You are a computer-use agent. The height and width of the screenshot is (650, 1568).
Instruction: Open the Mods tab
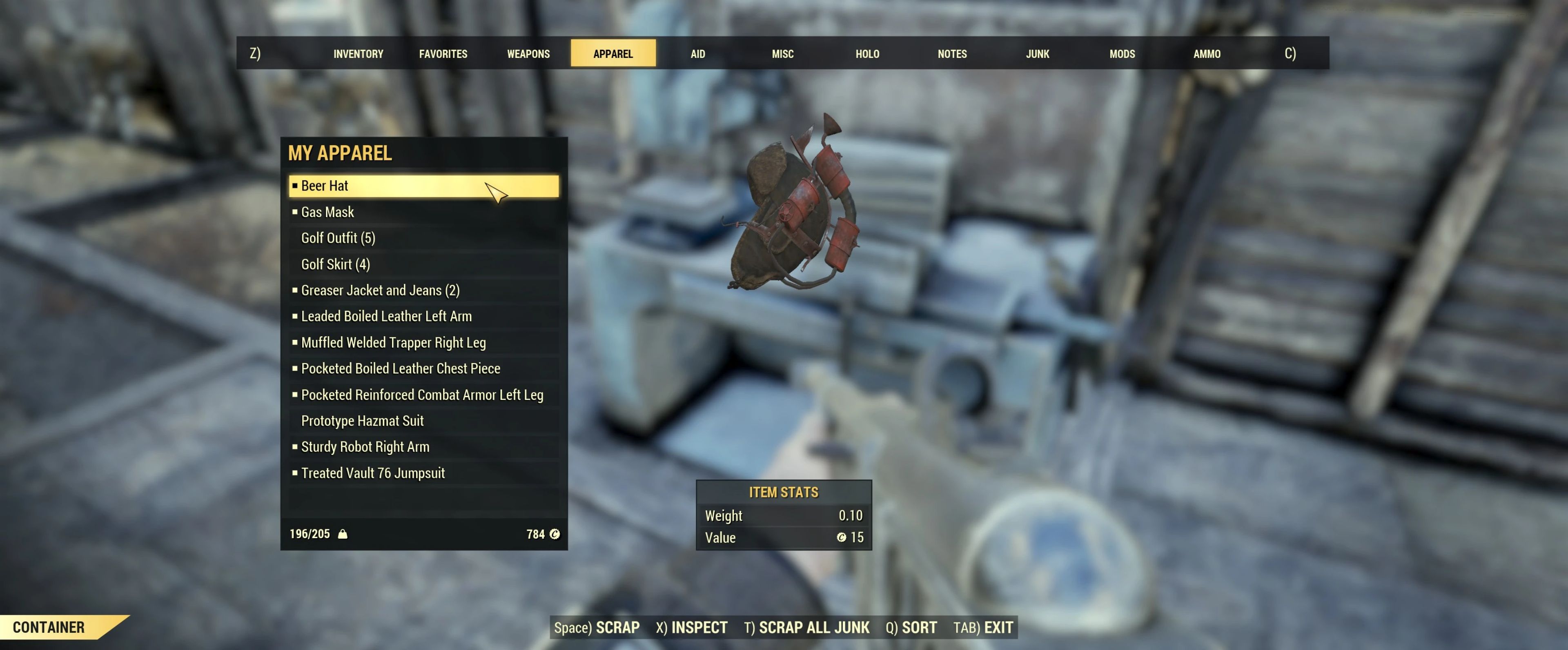pyautogui.click(x=1122, y=53)
